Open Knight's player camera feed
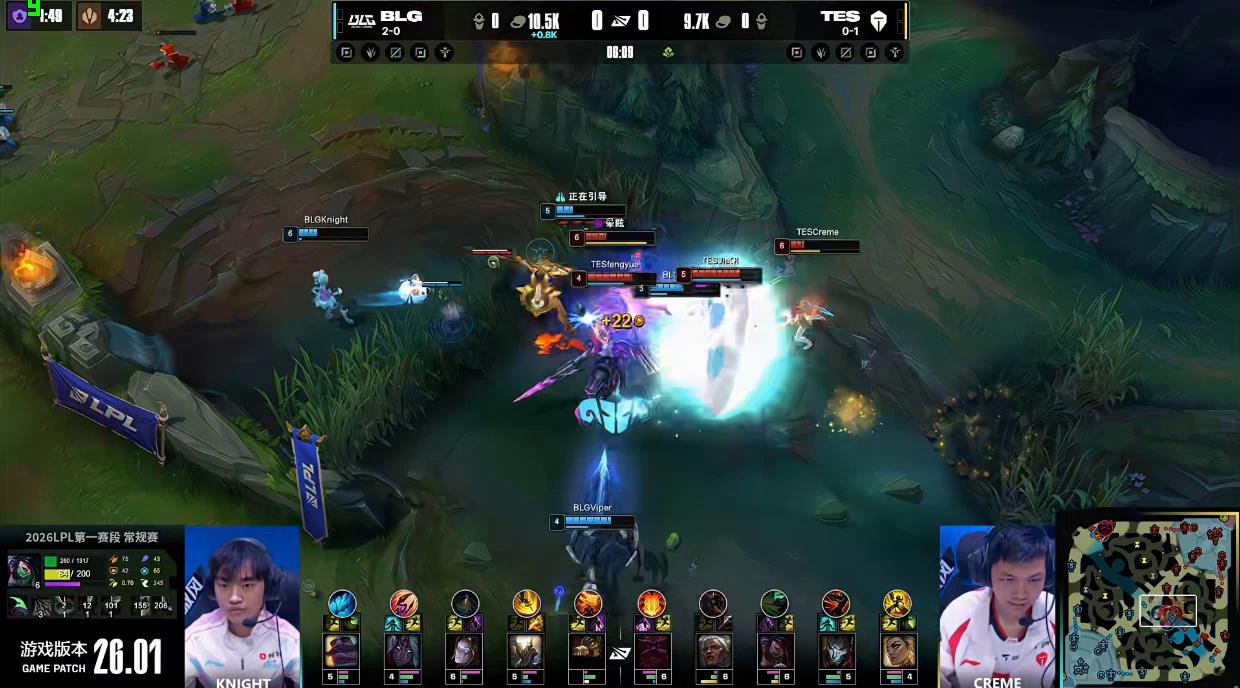The height and width of the screenshot is (688, 1240). click(242, 605)
